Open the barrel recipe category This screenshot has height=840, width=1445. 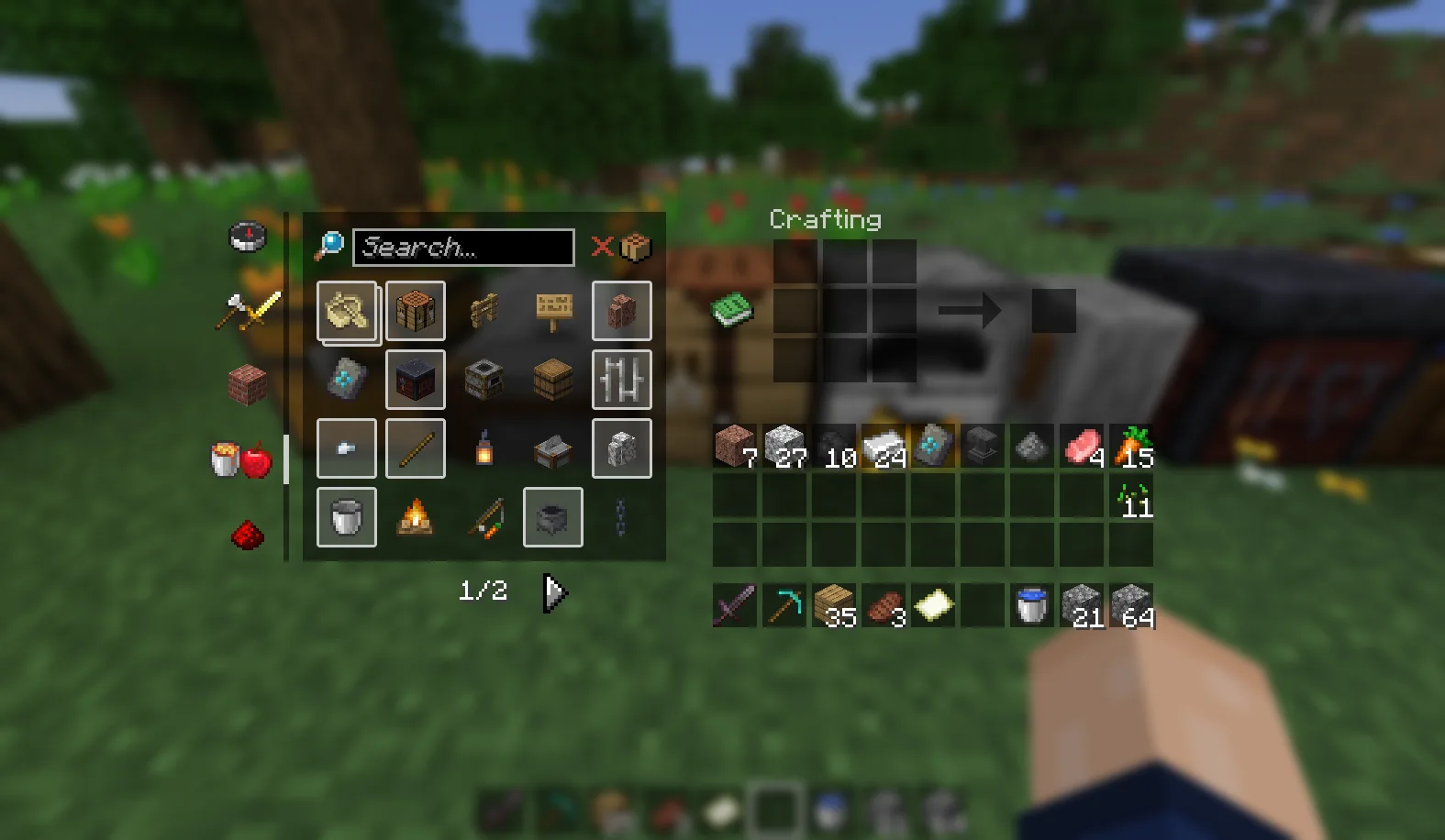click(553, 379)
